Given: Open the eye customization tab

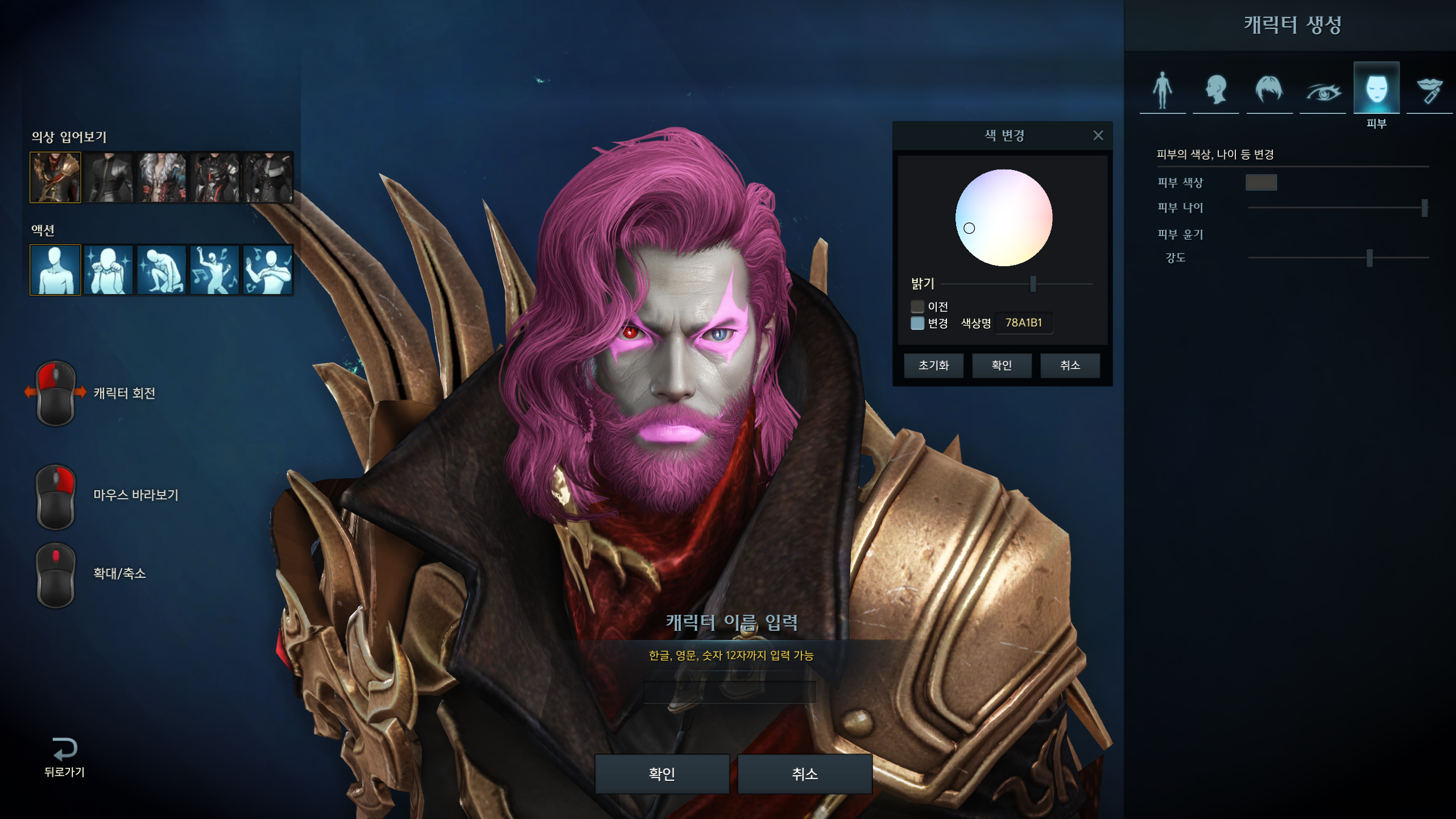Looking at the screenshot, I should pyautogui.click(x=1323, y=91).
